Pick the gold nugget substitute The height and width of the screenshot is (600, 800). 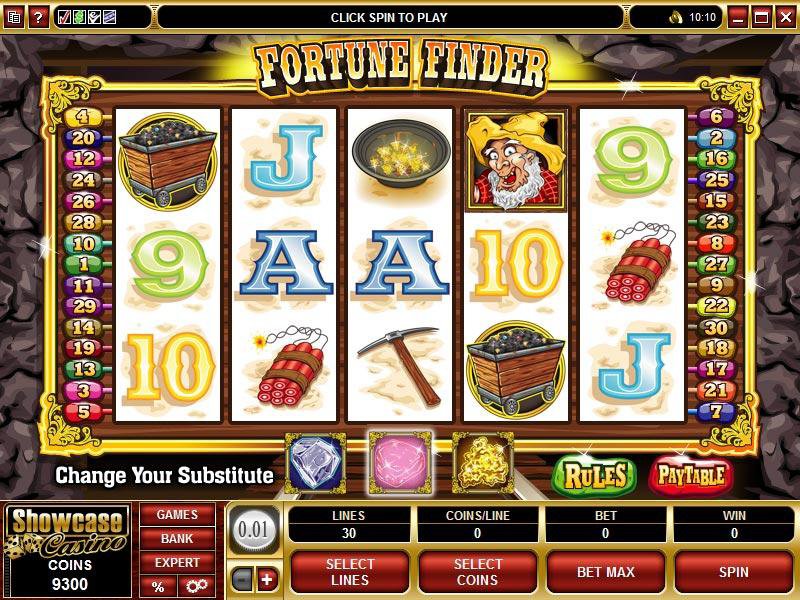pos(482,461)
